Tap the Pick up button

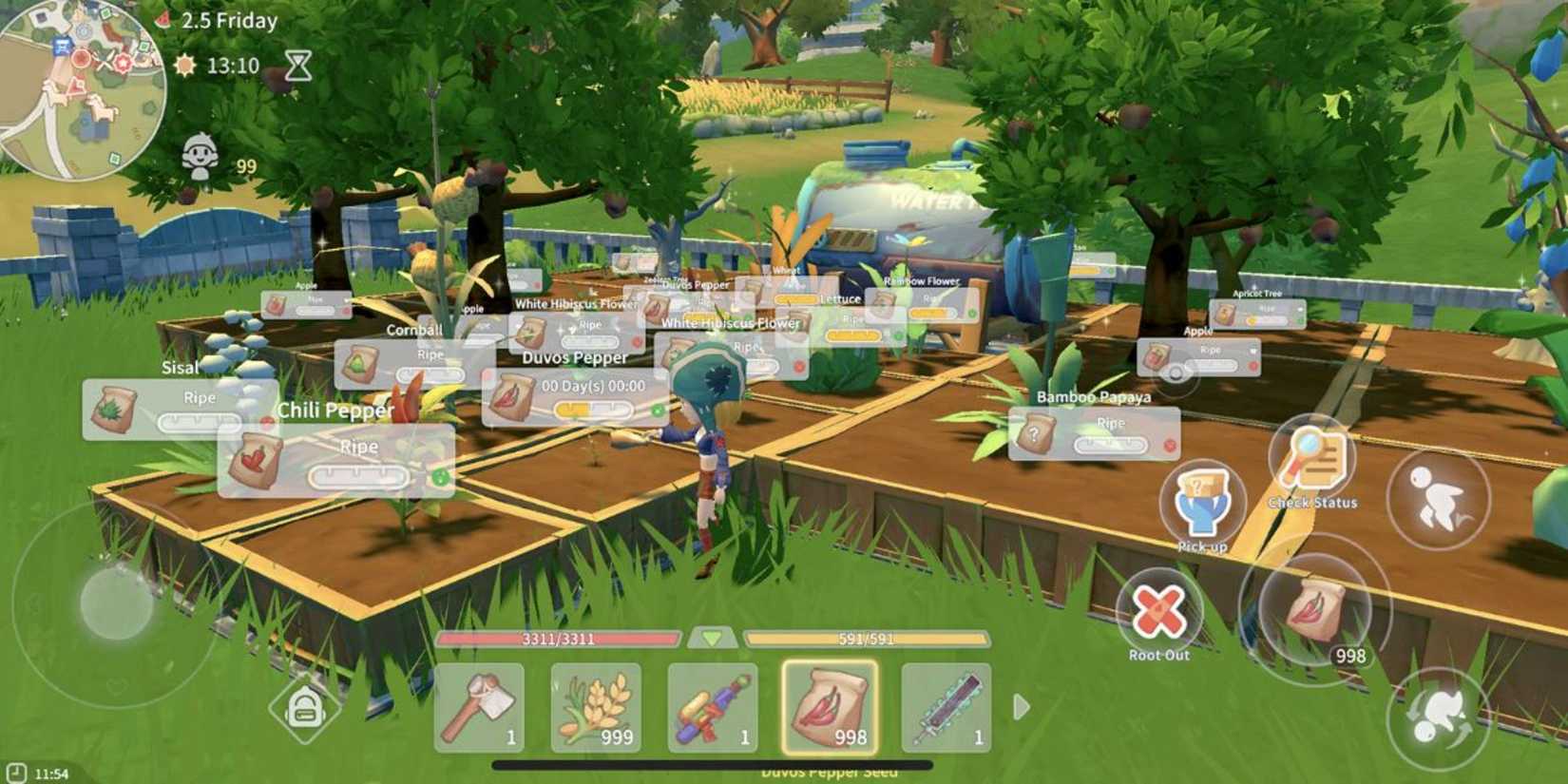(1201, 503)
